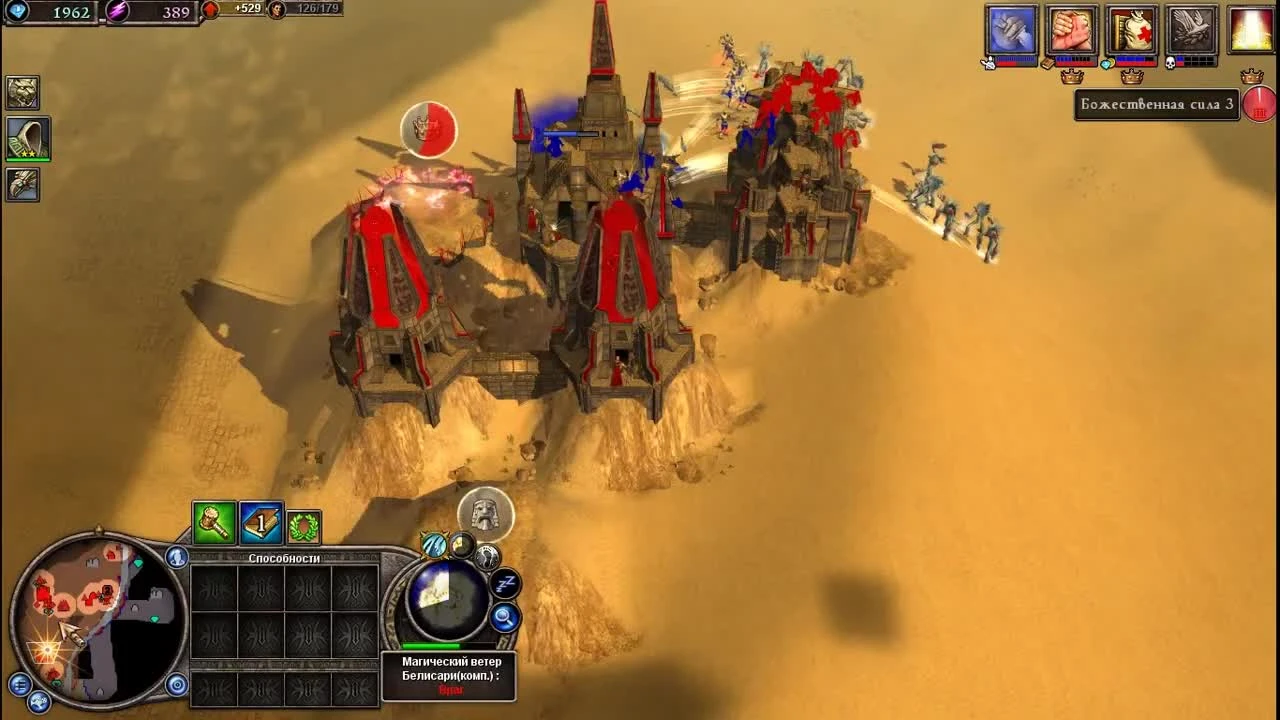This screenshot has height=720, width=1280.
Task: Toggle the blue figure icon above the minimap
Action: (176, 557)
